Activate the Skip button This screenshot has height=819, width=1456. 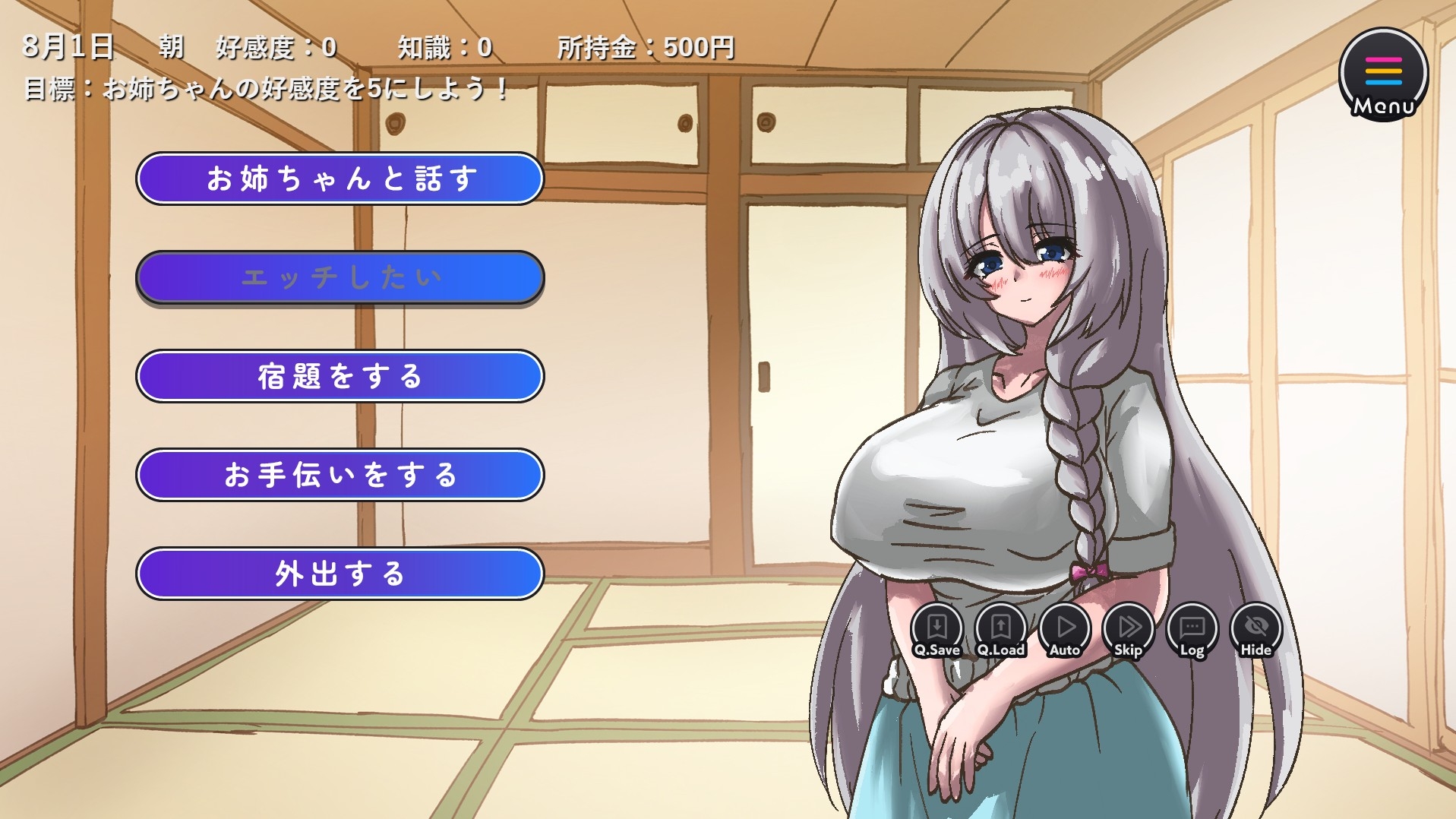(1129, 630)
